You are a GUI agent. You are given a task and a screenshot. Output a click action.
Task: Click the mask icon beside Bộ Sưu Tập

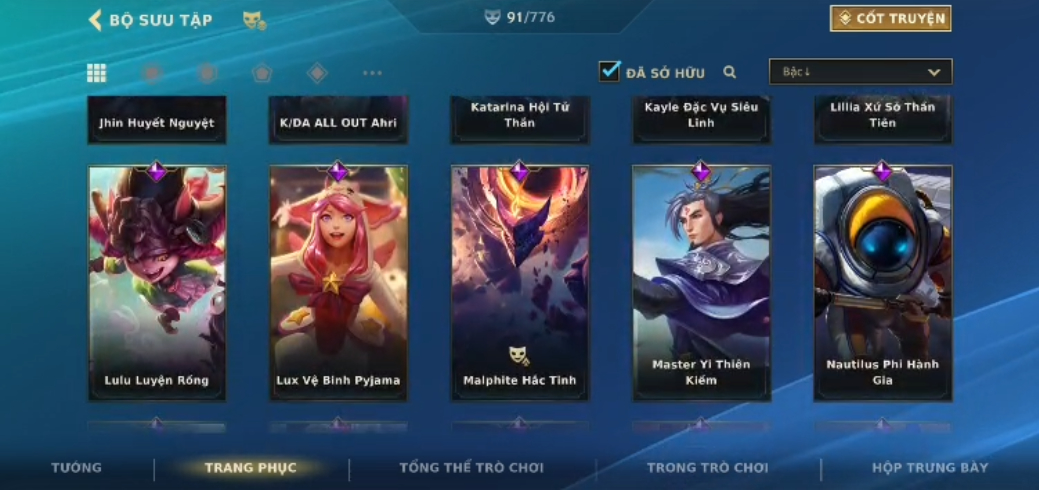coord(254,19)
